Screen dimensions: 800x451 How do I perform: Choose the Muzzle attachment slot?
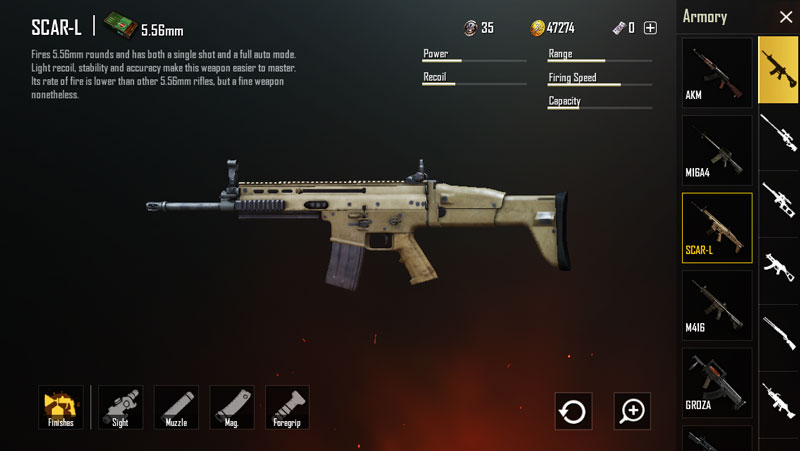tap(176, 407)
